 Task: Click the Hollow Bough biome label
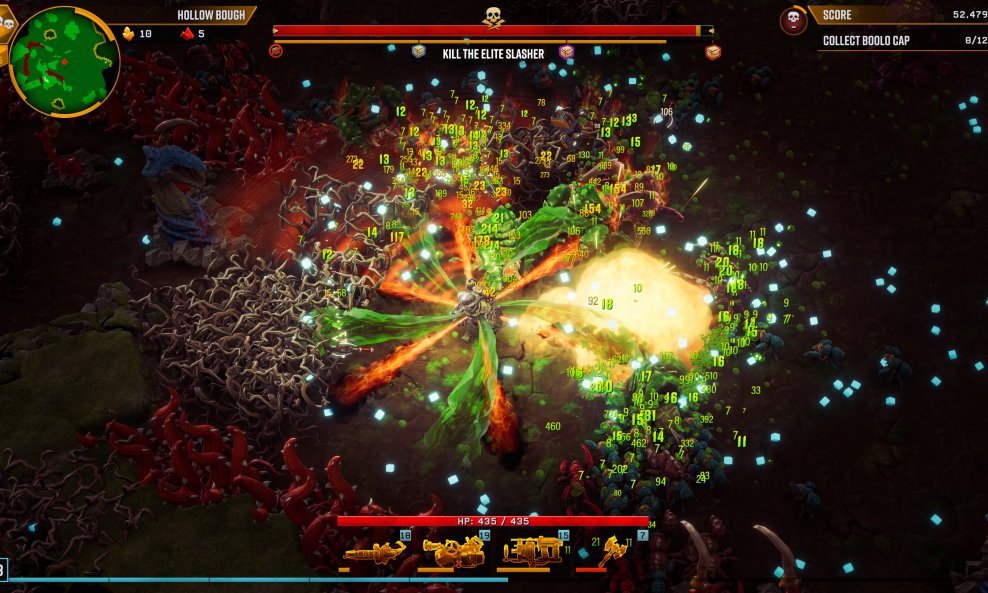[211, 15]
